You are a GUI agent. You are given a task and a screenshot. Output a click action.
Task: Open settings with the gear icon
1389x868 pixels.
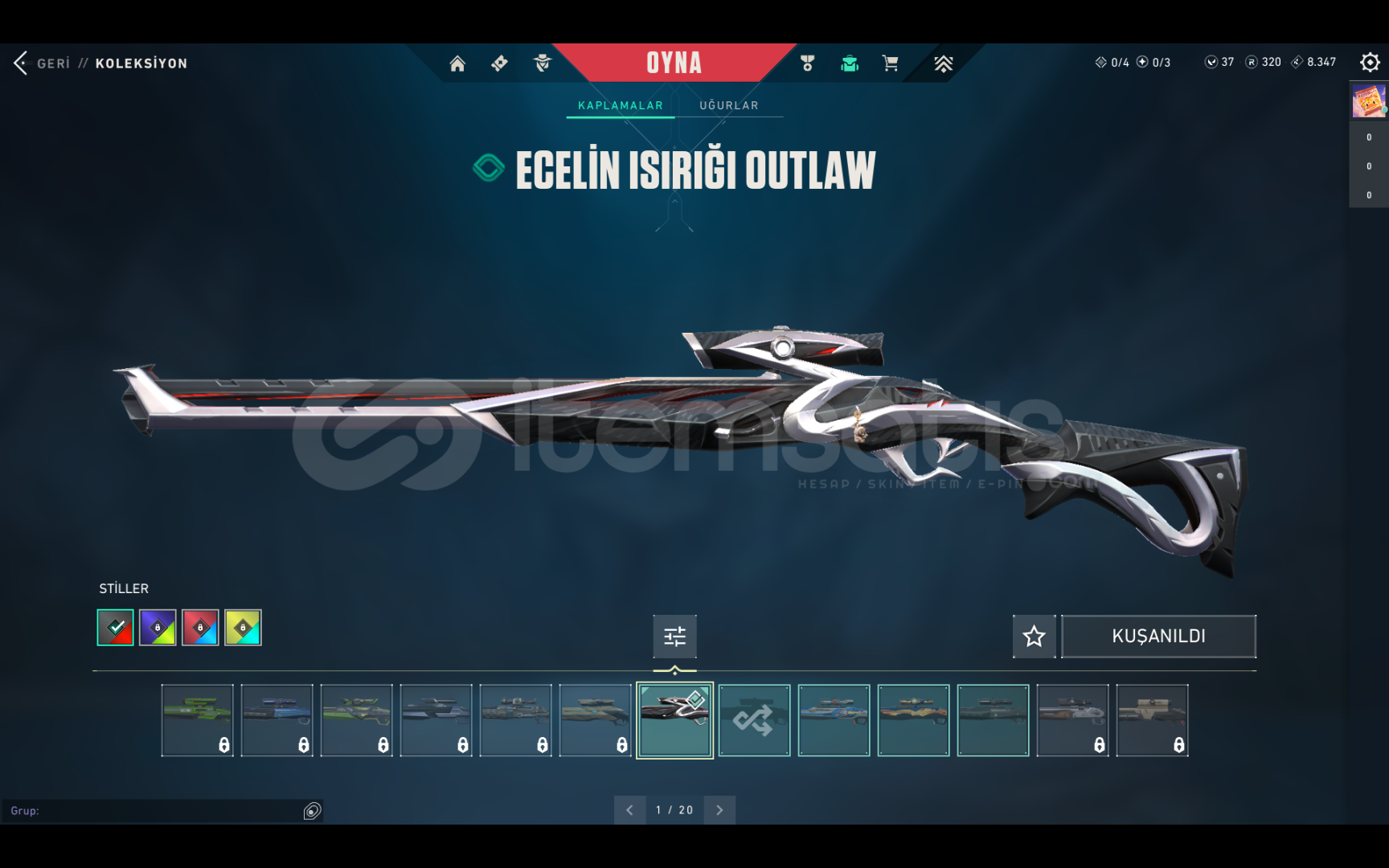pyautogui.click(x=1370, y=63)
